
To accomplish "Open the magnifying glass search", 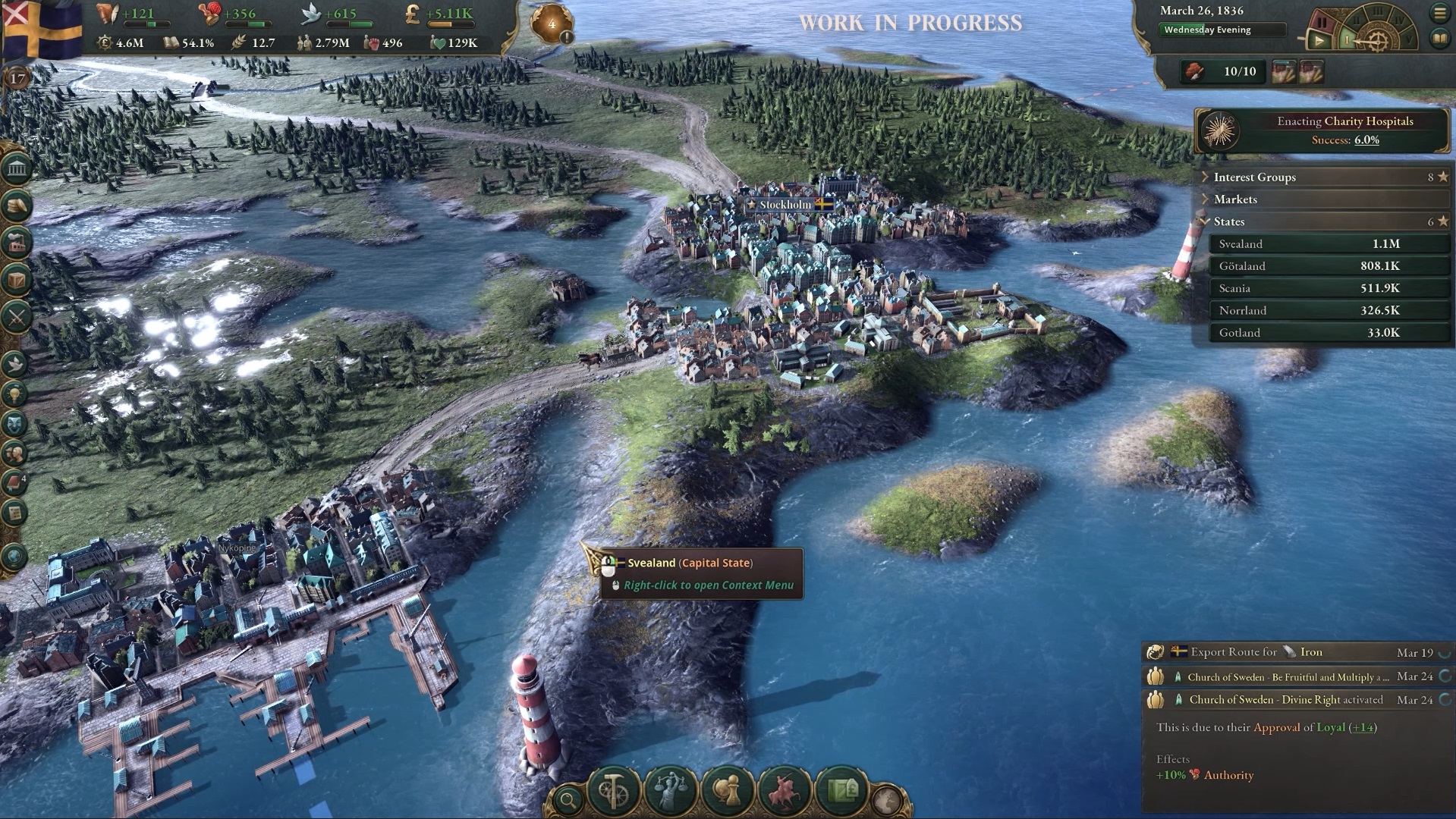I will coord(567,799).
